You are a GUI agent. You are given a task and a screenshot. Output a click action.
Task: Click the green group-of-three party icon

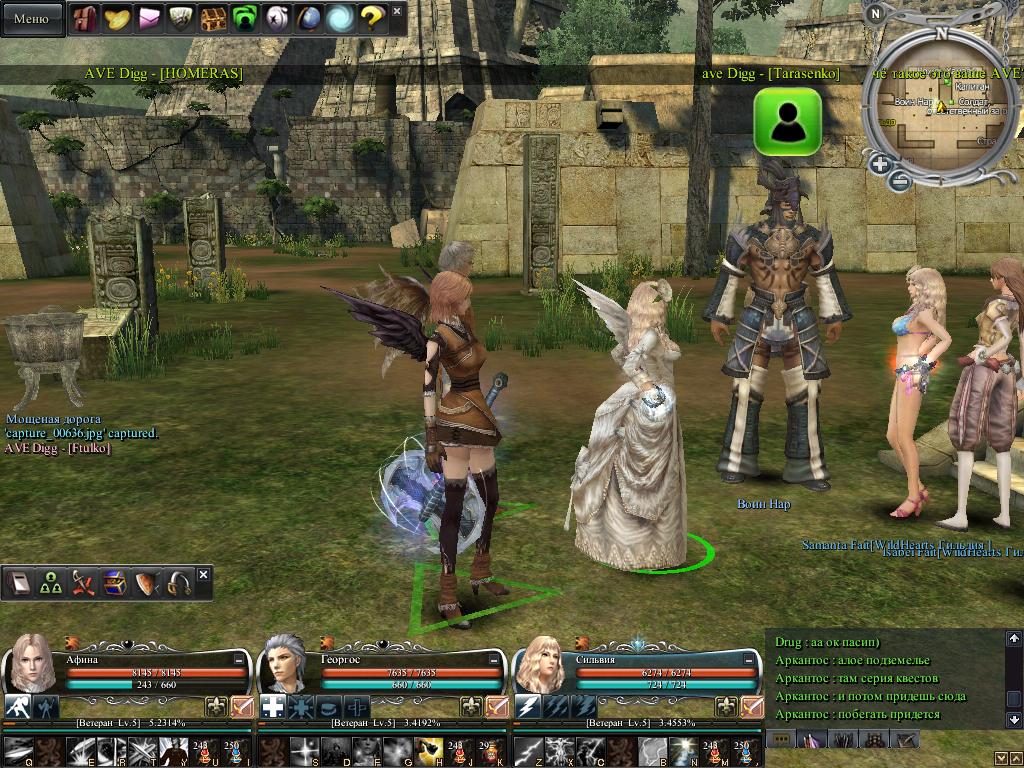(x=52, y=584)
